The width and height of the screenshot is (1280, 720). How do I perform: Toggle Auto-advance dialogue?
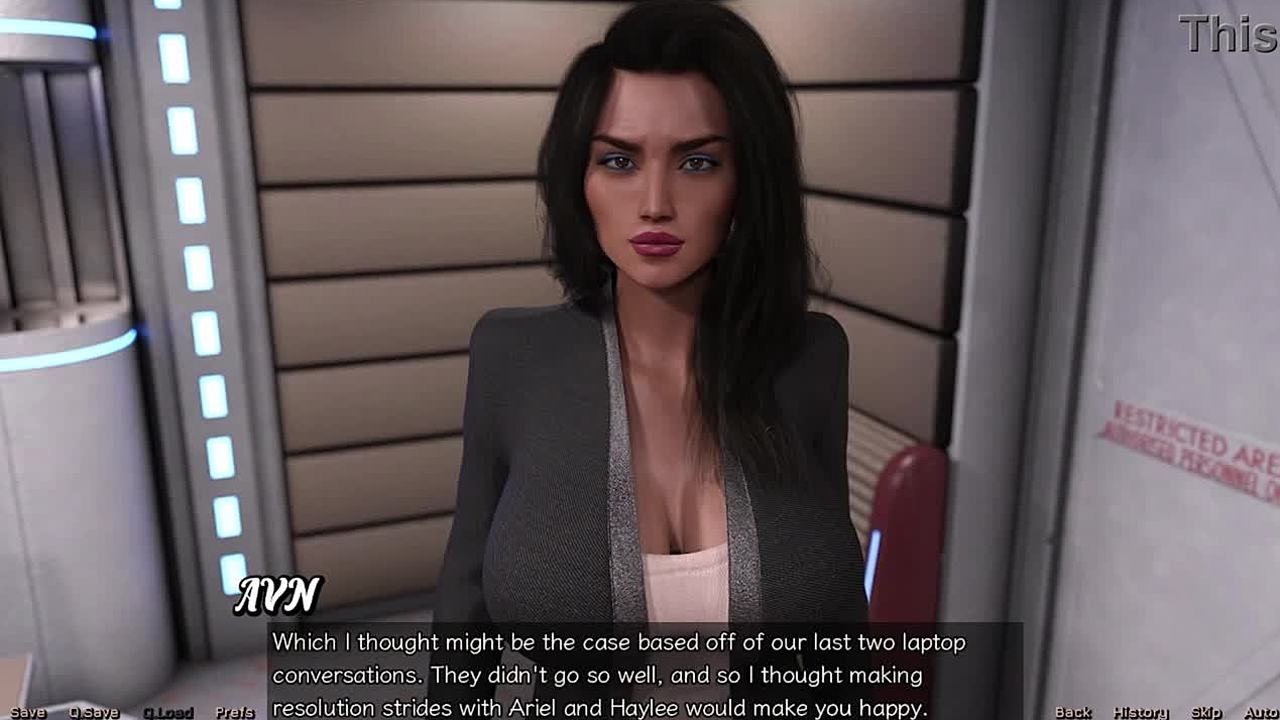1261,712
